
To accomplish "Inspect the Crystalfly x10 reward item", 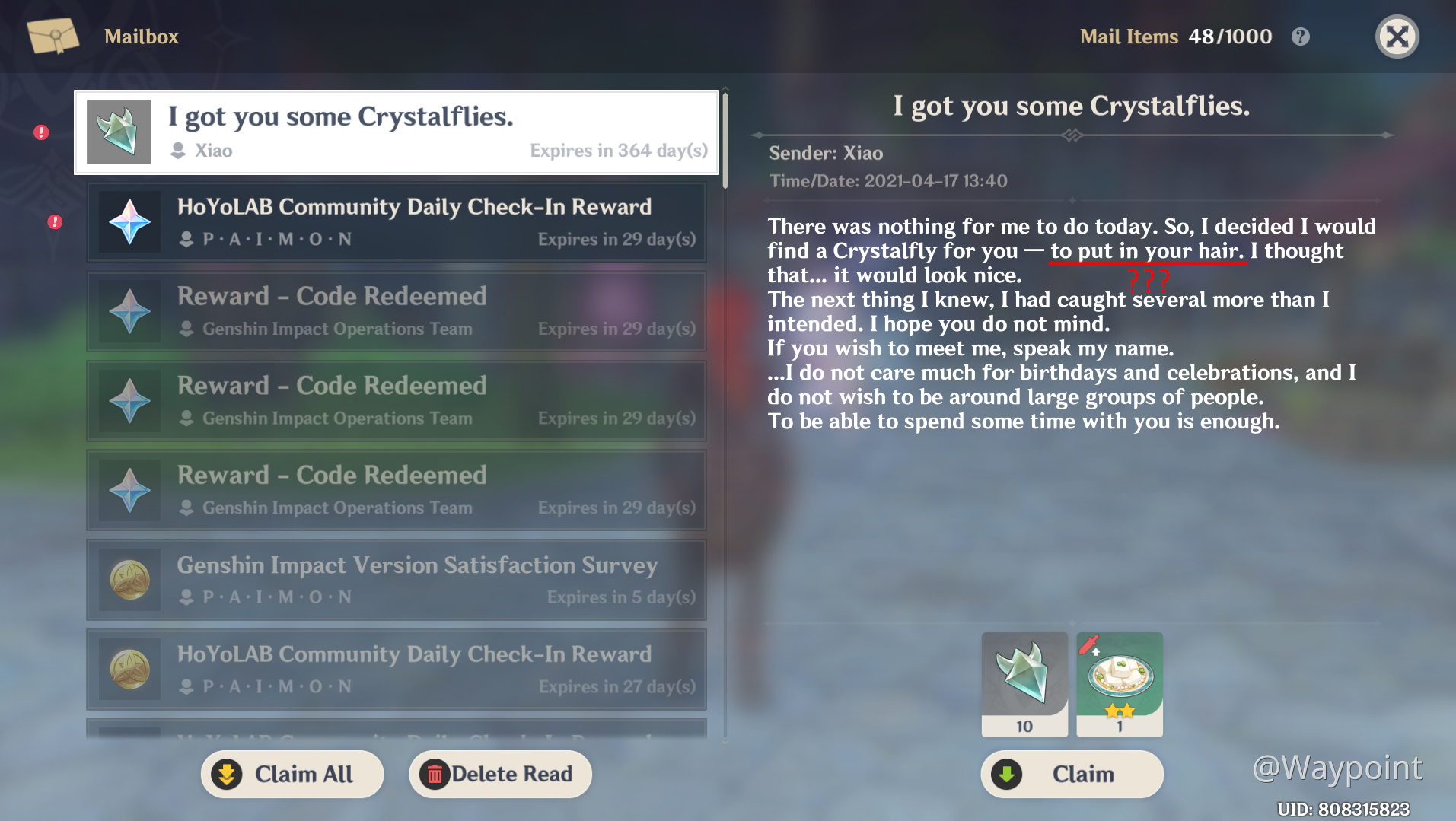I will 1024,683.
